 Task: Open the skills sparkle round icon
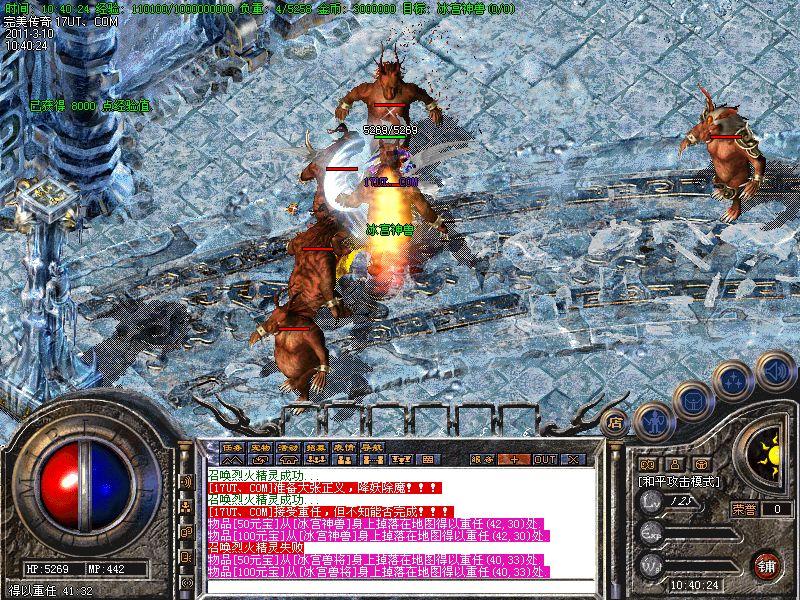click(x=735, y=379)
